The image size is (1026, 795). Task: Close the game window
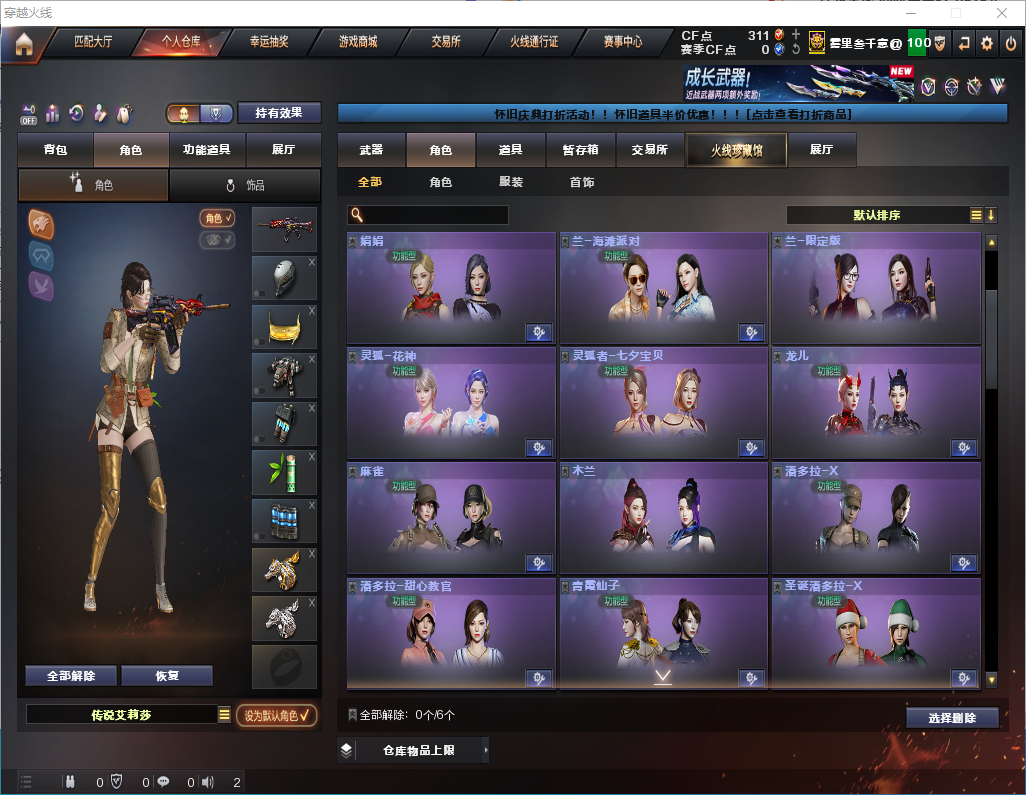1002,13
